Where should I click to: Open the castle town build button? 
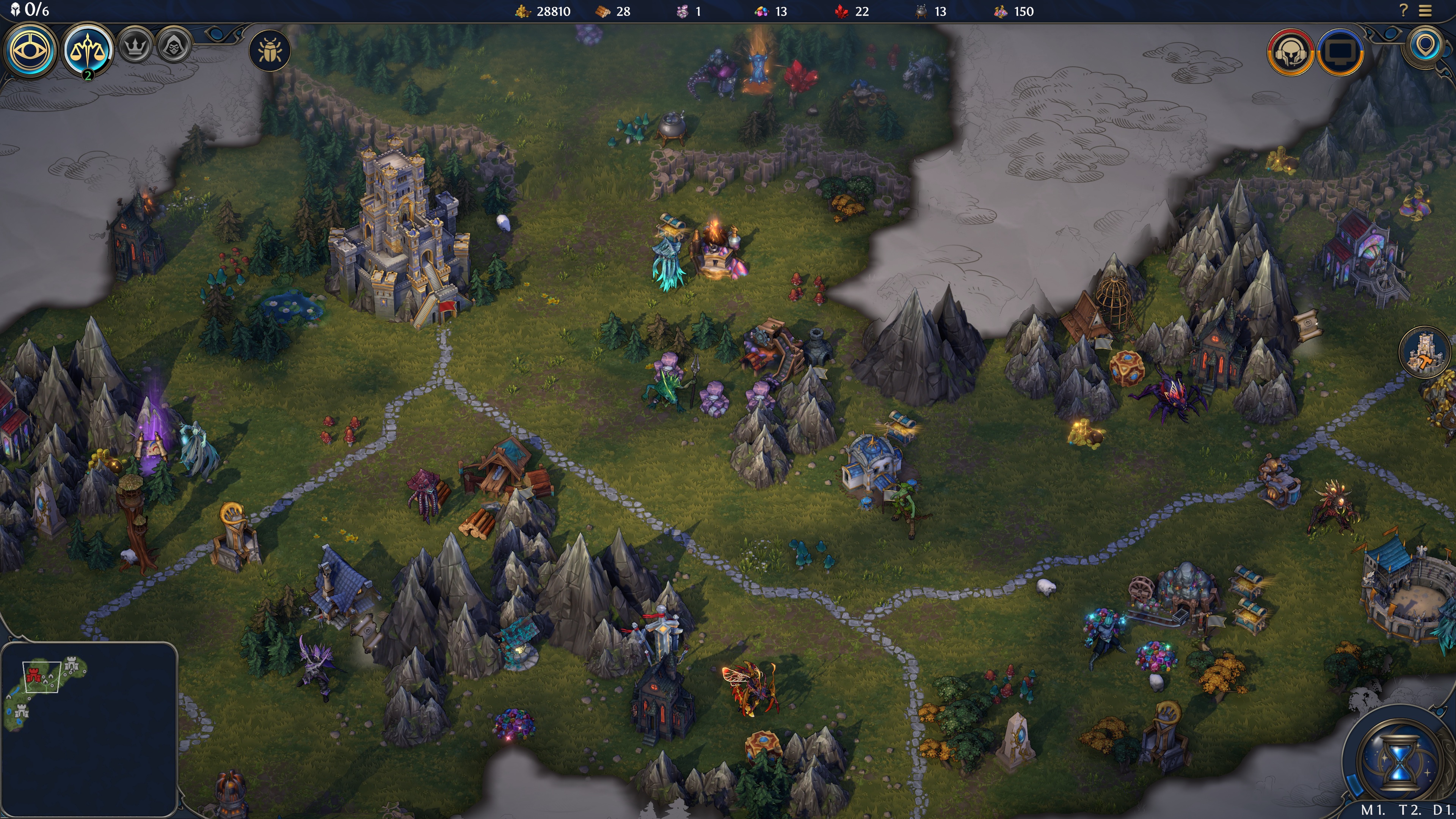pyautogui.click(x=1425, y=352)
